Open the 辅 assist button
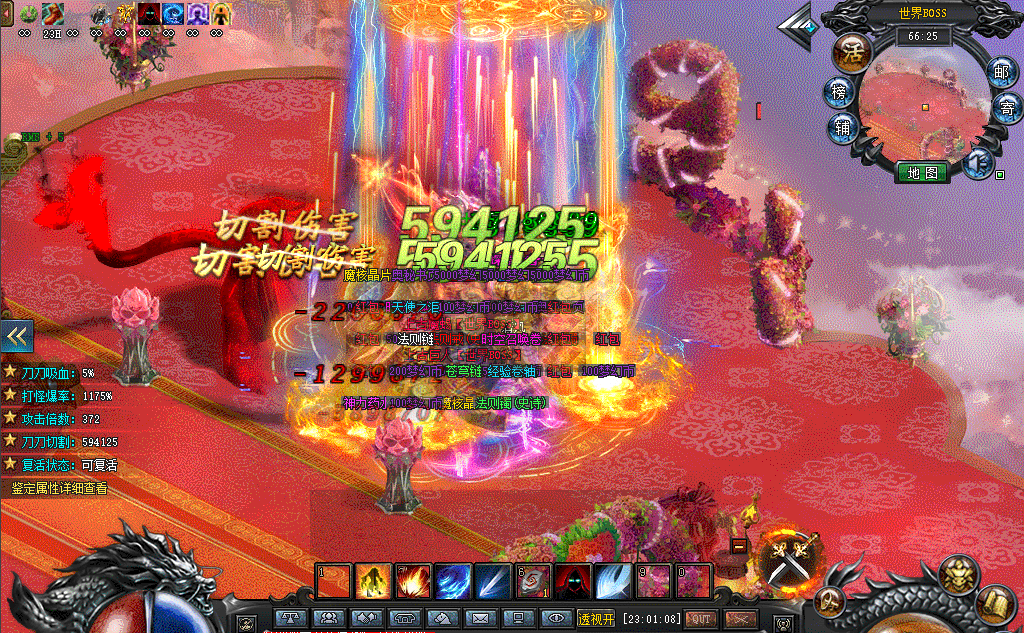 (843, 127)
